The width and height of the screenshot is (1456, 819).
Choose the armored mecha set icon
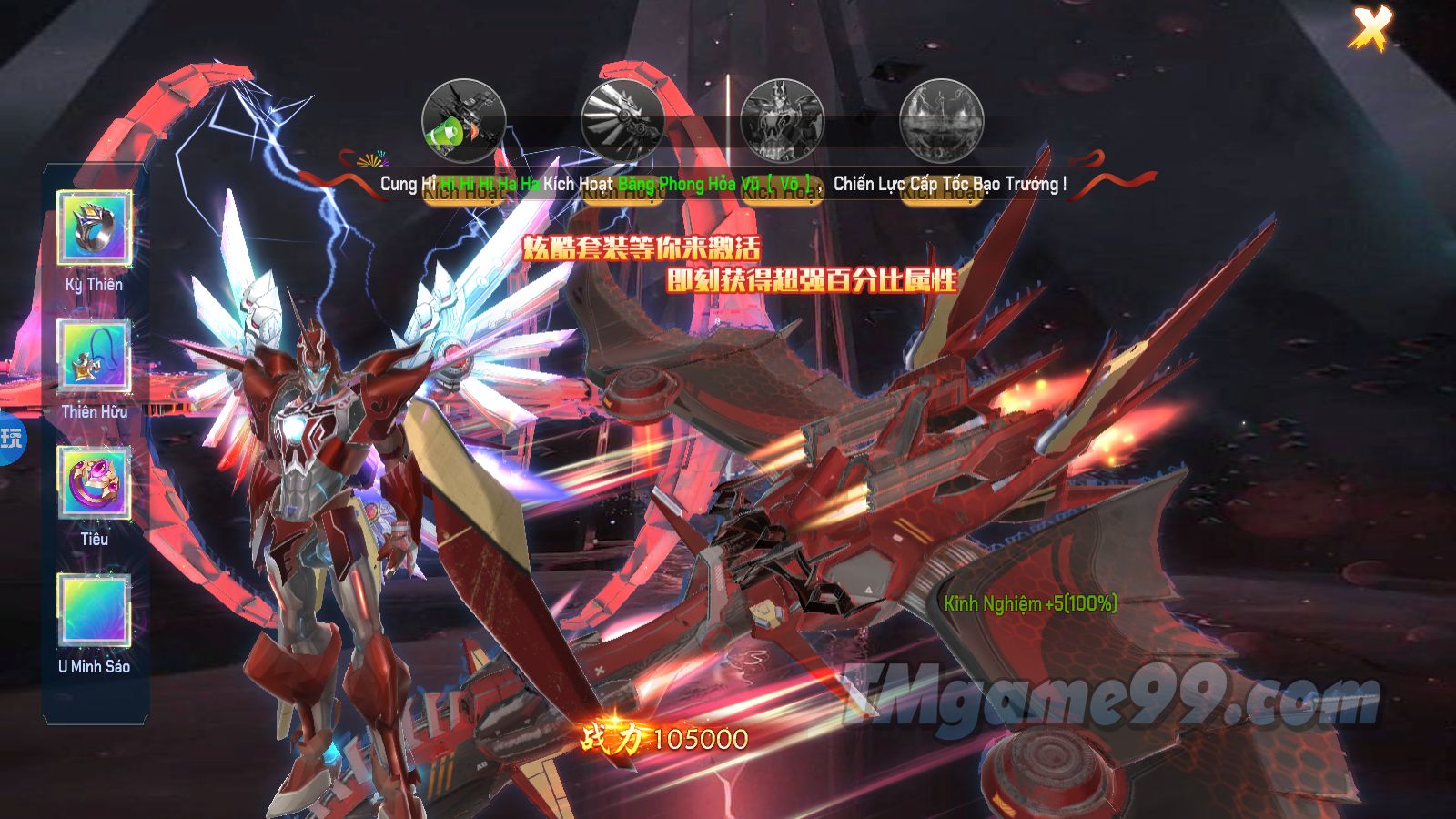[x=783, y=121]
